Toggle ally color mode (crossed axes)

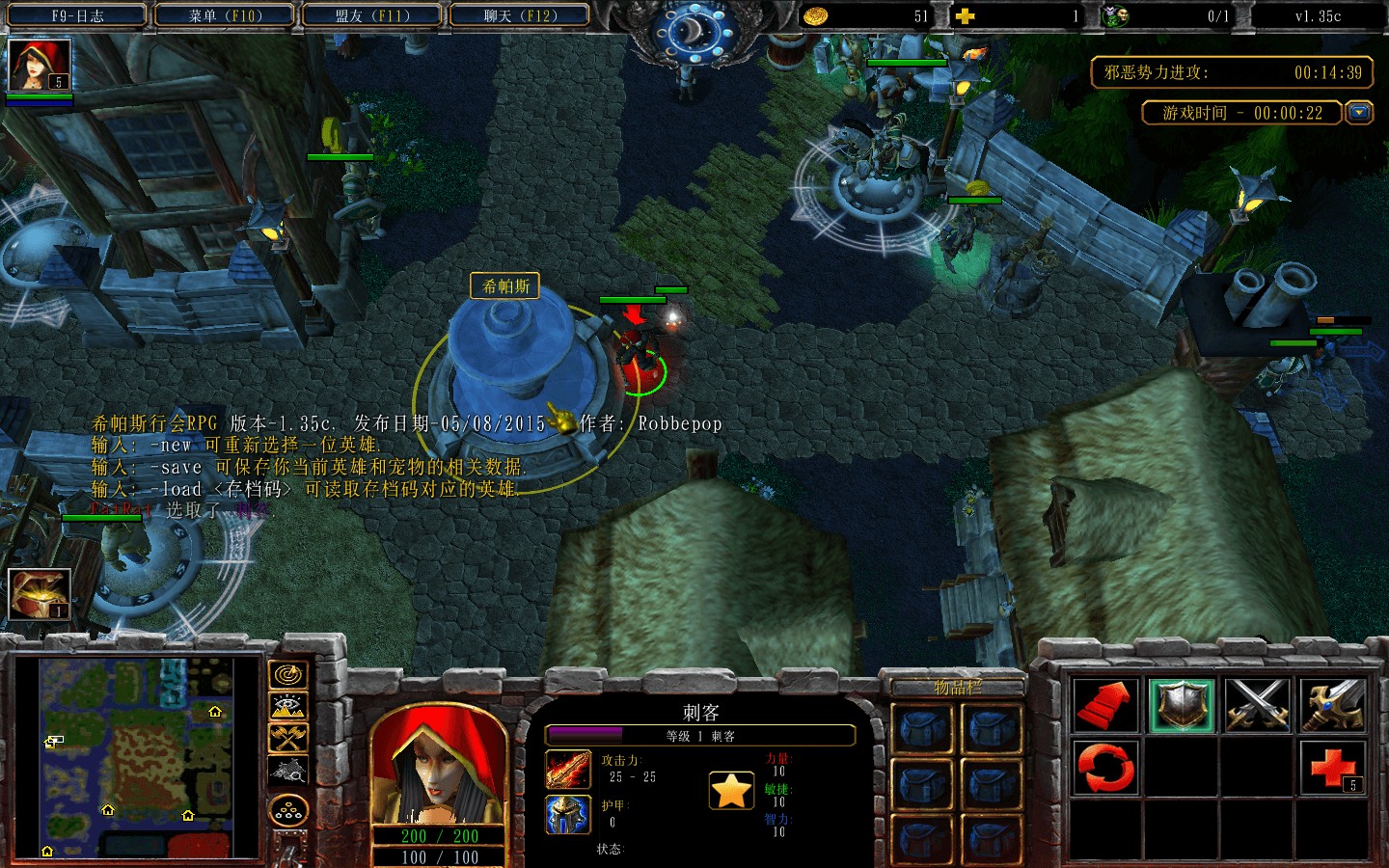(x=287, y=739)
